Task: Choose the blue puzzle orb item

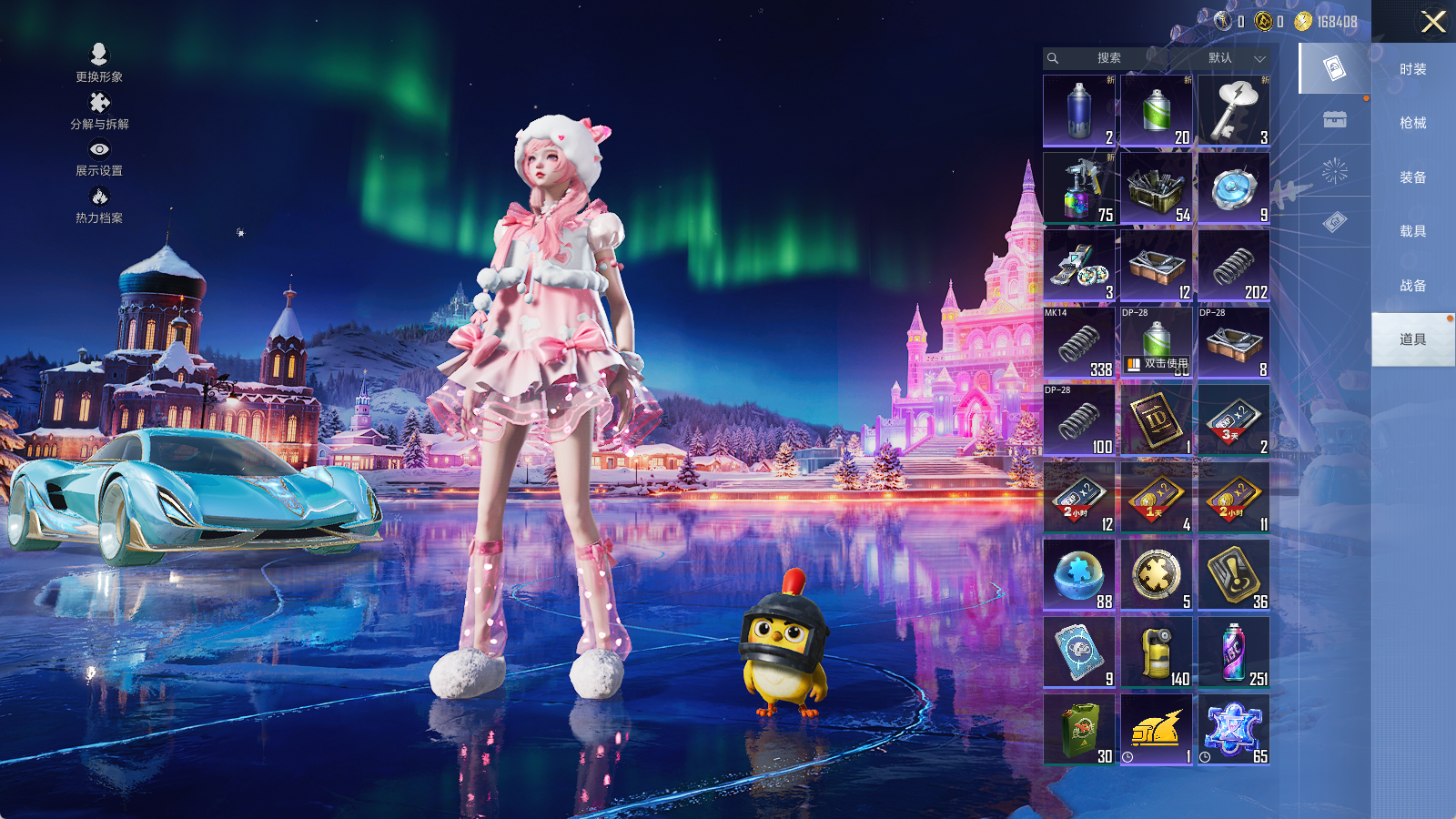Action: [x=1079, y=575]
